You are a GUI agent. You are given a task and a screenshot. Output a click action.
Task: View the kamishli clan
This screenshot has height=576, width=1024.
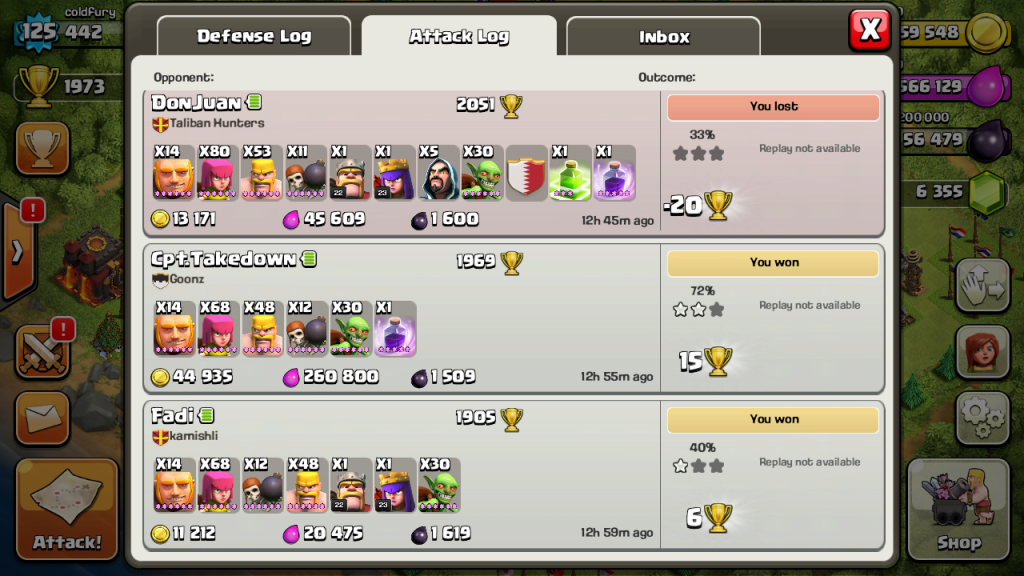(x=193, y=437)
